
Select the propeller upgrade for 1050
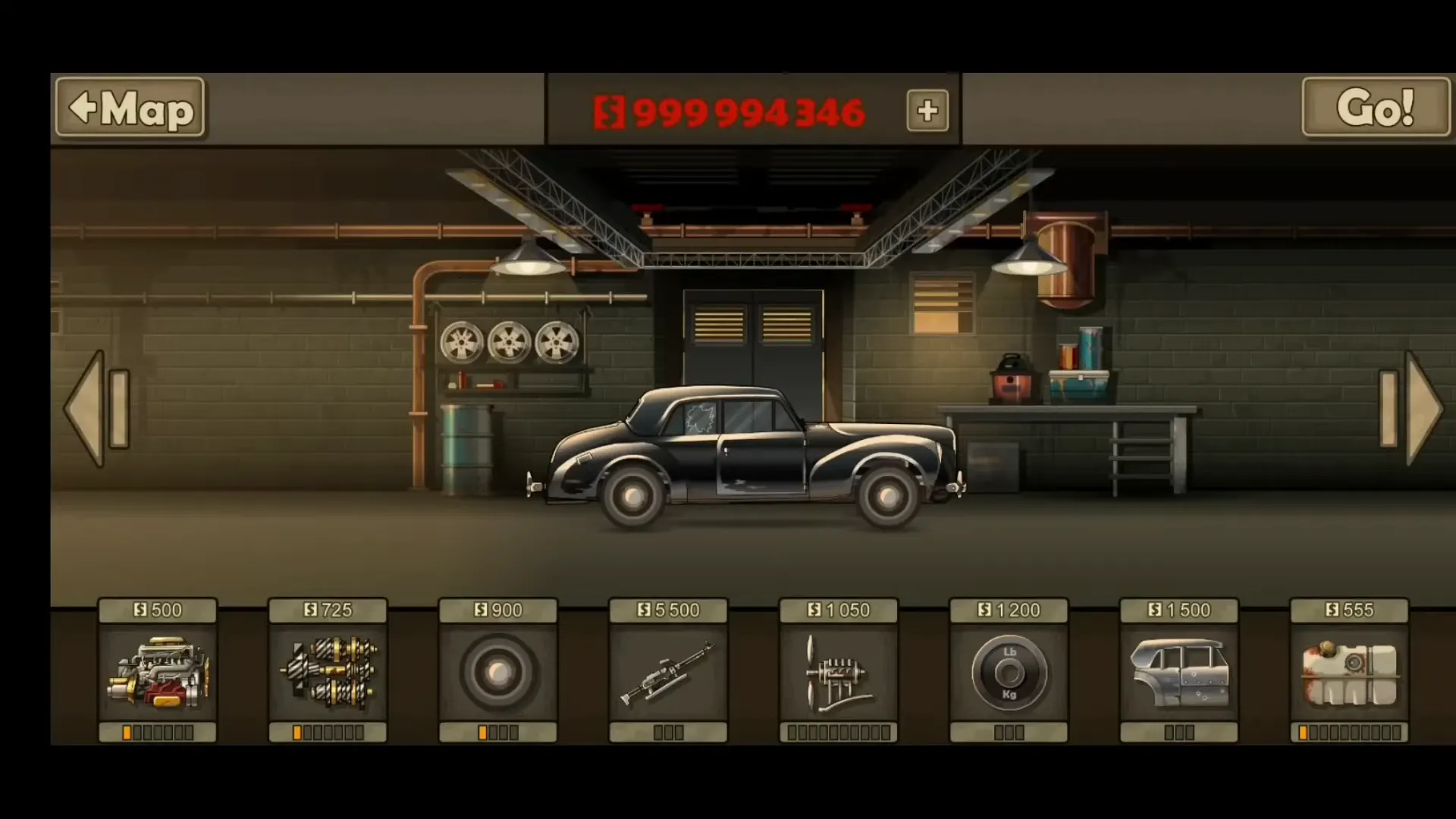pos(838,675)
